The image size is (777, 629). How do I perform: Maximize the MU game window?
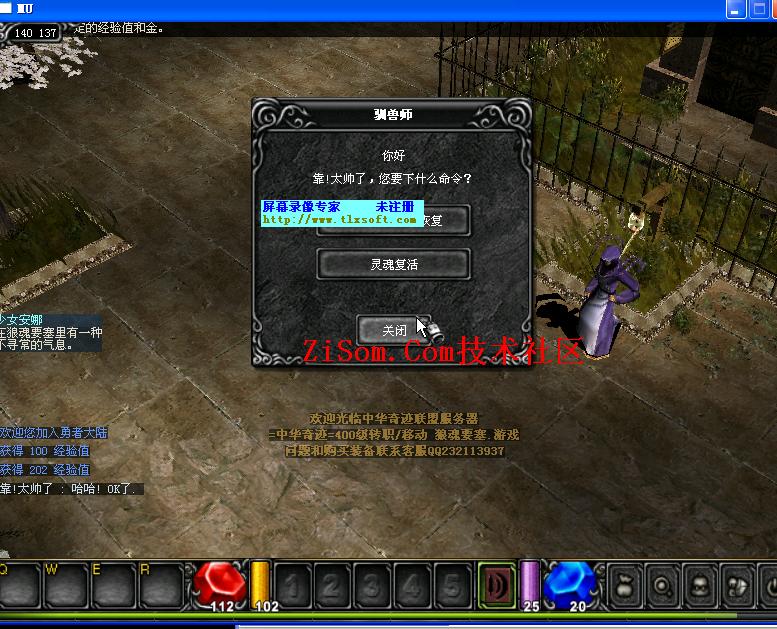click(737, 10)
